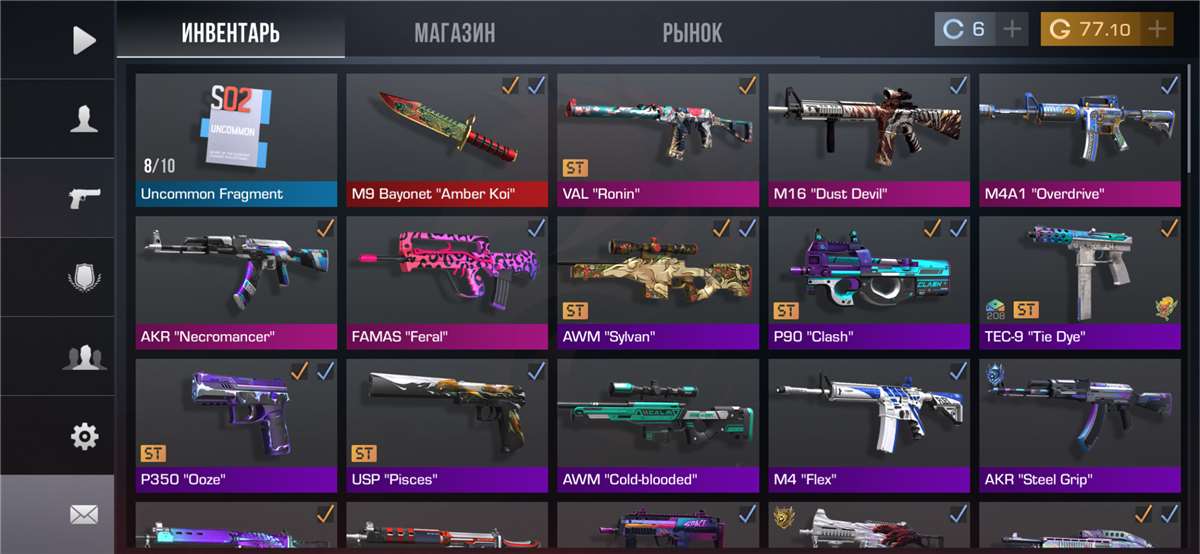Start a match with the play arrow
The height and width of the screenshot is (554, 1200).
tap(84, 40)
